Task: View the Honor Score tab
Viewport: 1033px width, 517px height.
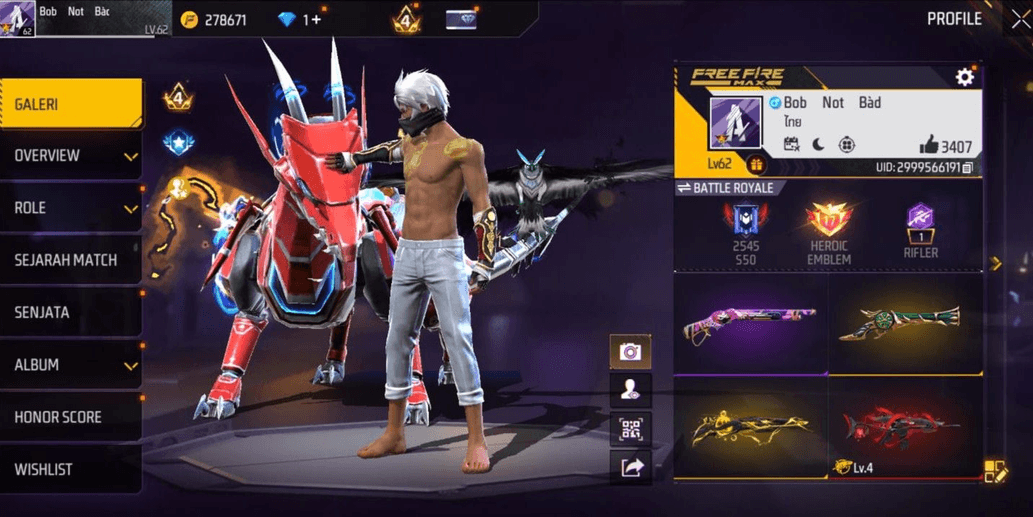Action: point(70,417)
